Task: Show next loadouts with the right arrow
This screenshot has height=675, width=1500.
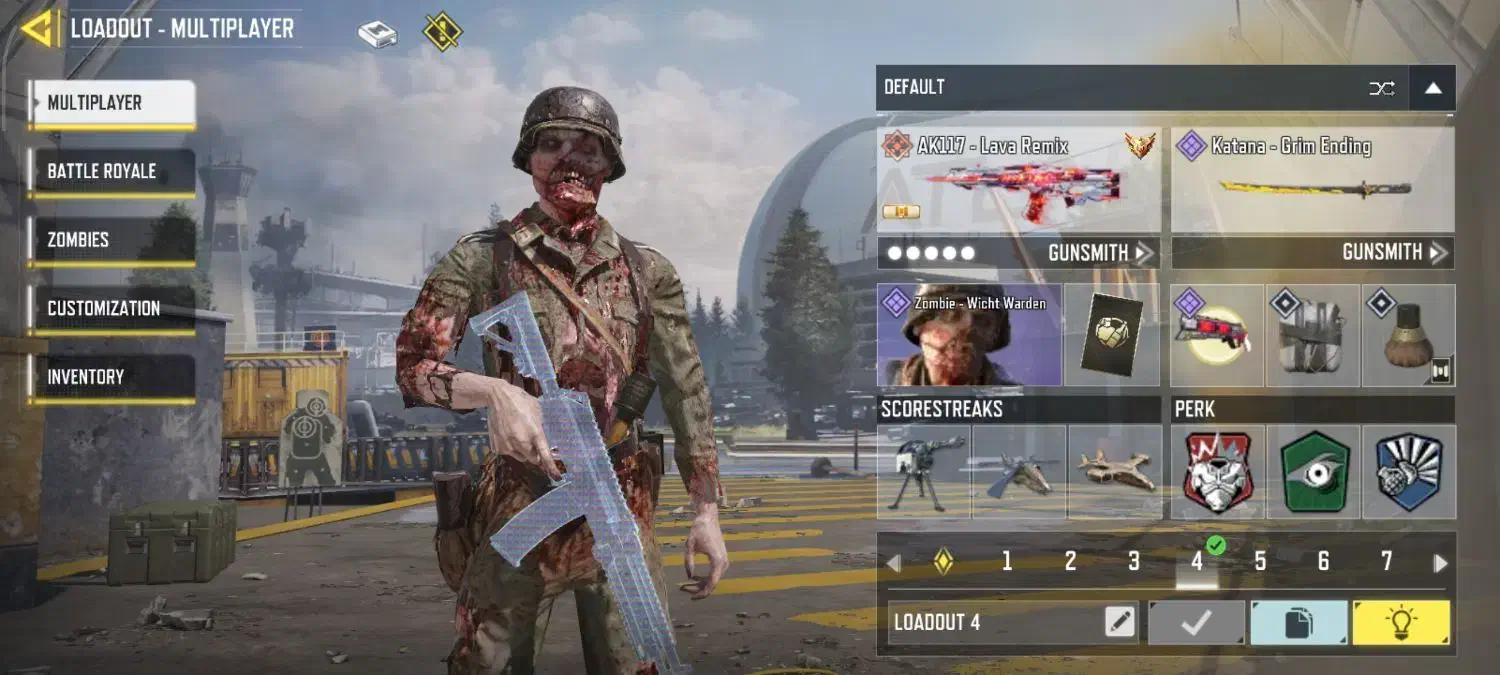Action: [1440, 563]
